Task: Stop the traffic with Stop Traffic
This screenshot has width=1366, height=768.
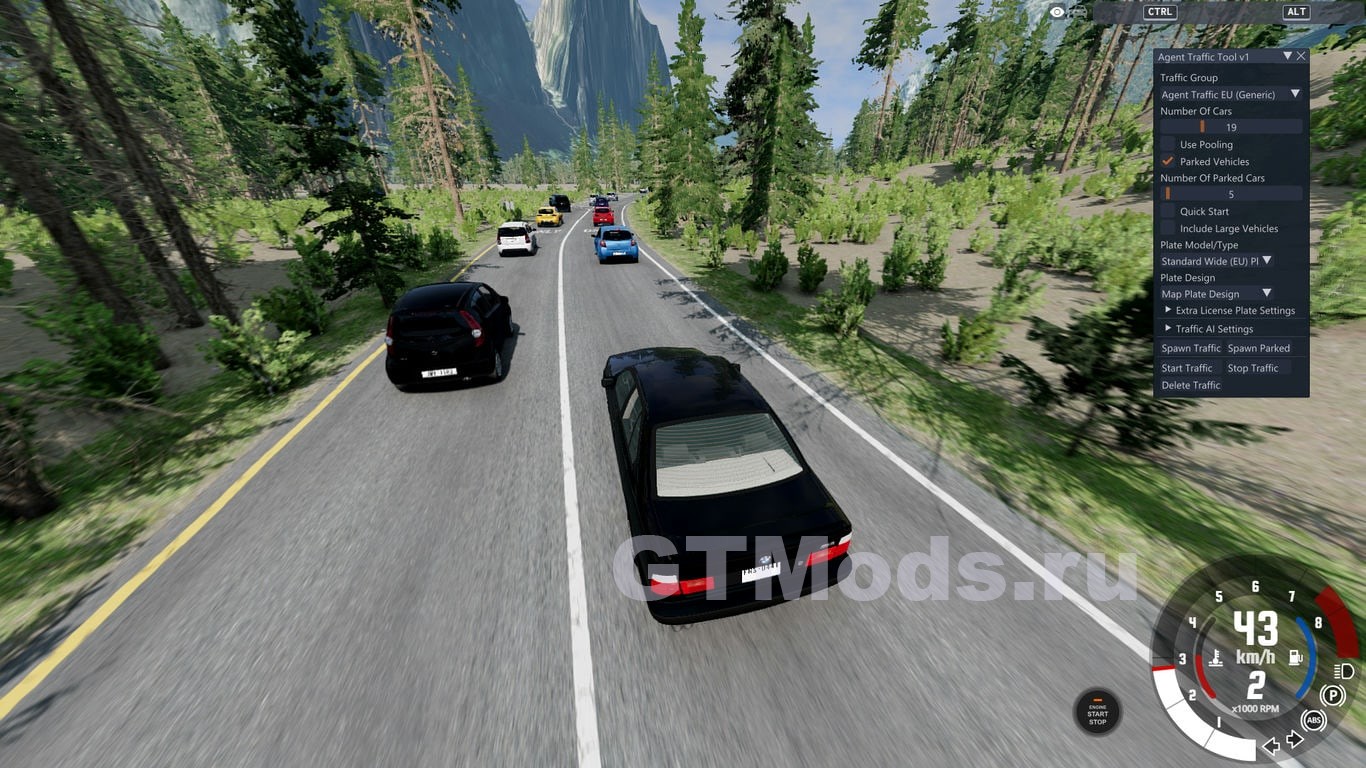Action: 1253,368
